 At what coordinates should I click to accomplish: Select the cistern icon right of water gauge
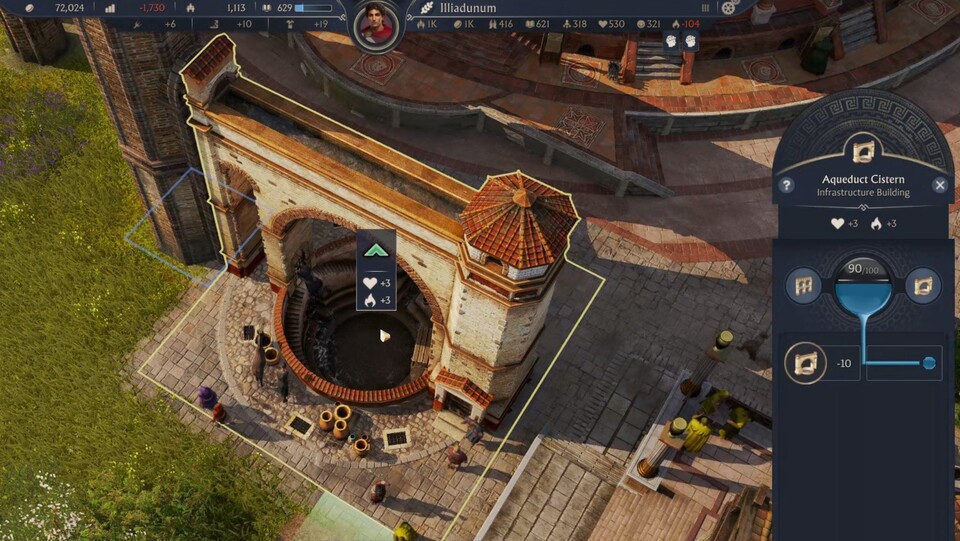(921, 286)
